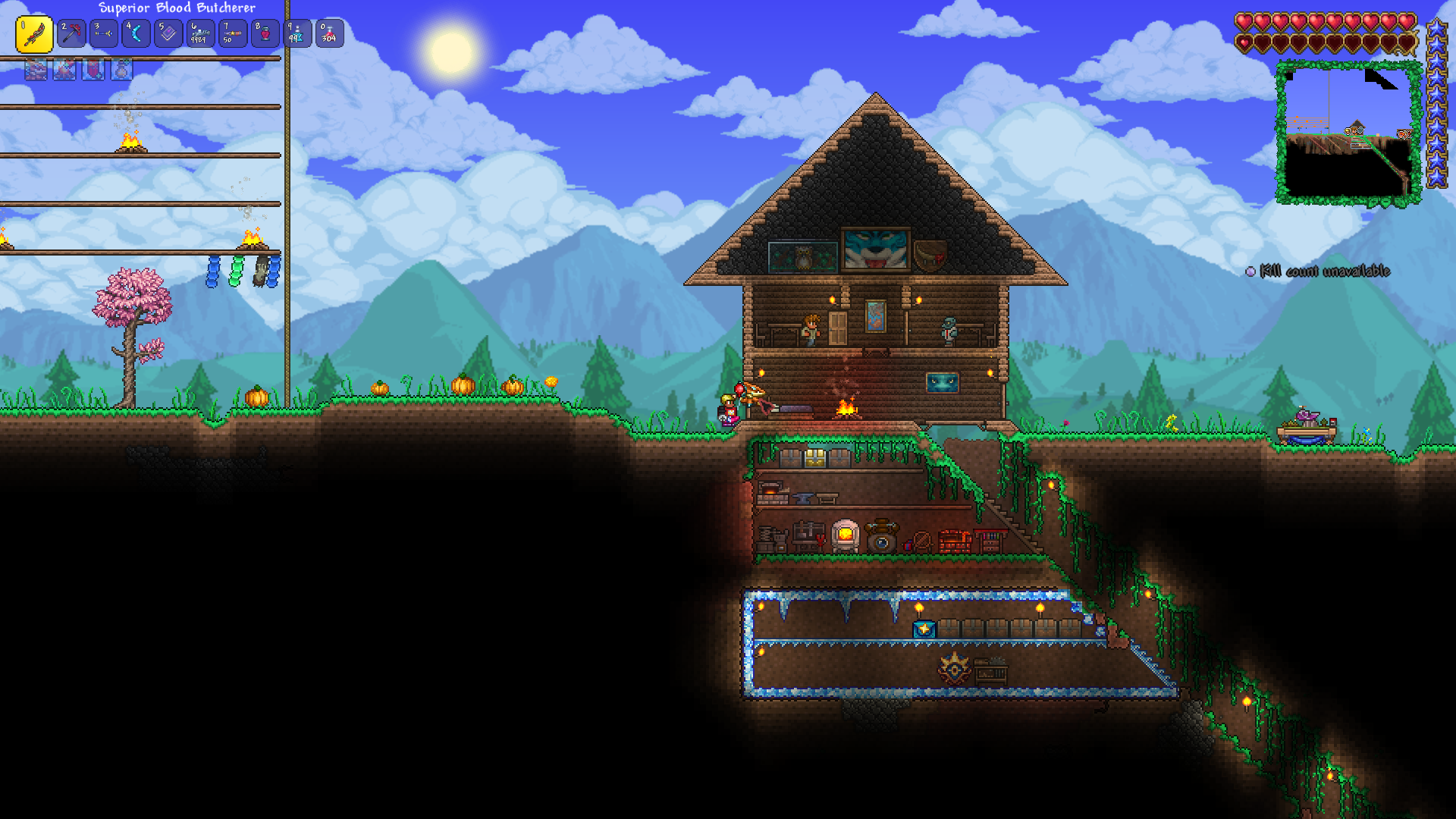Select the purple spell tome in slot 5
The width and height of the screenshot is (1456, 819).
coord(168,33)
